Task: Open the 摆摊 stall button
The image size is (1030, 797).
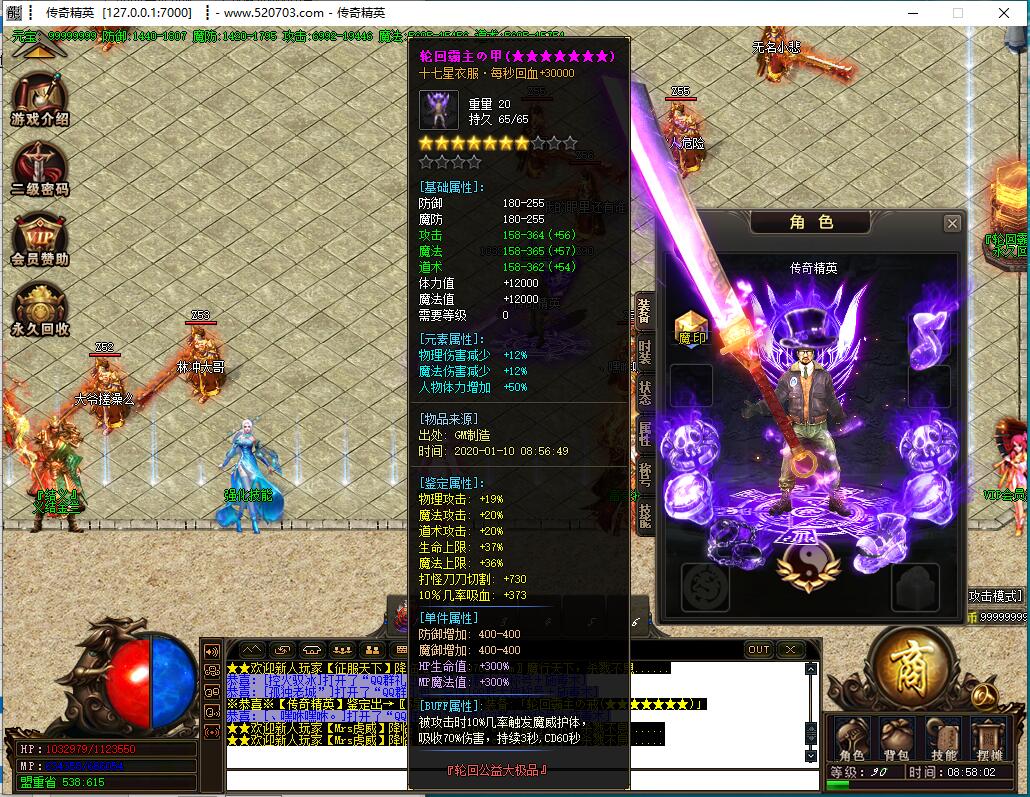Action: click(989, 738)
